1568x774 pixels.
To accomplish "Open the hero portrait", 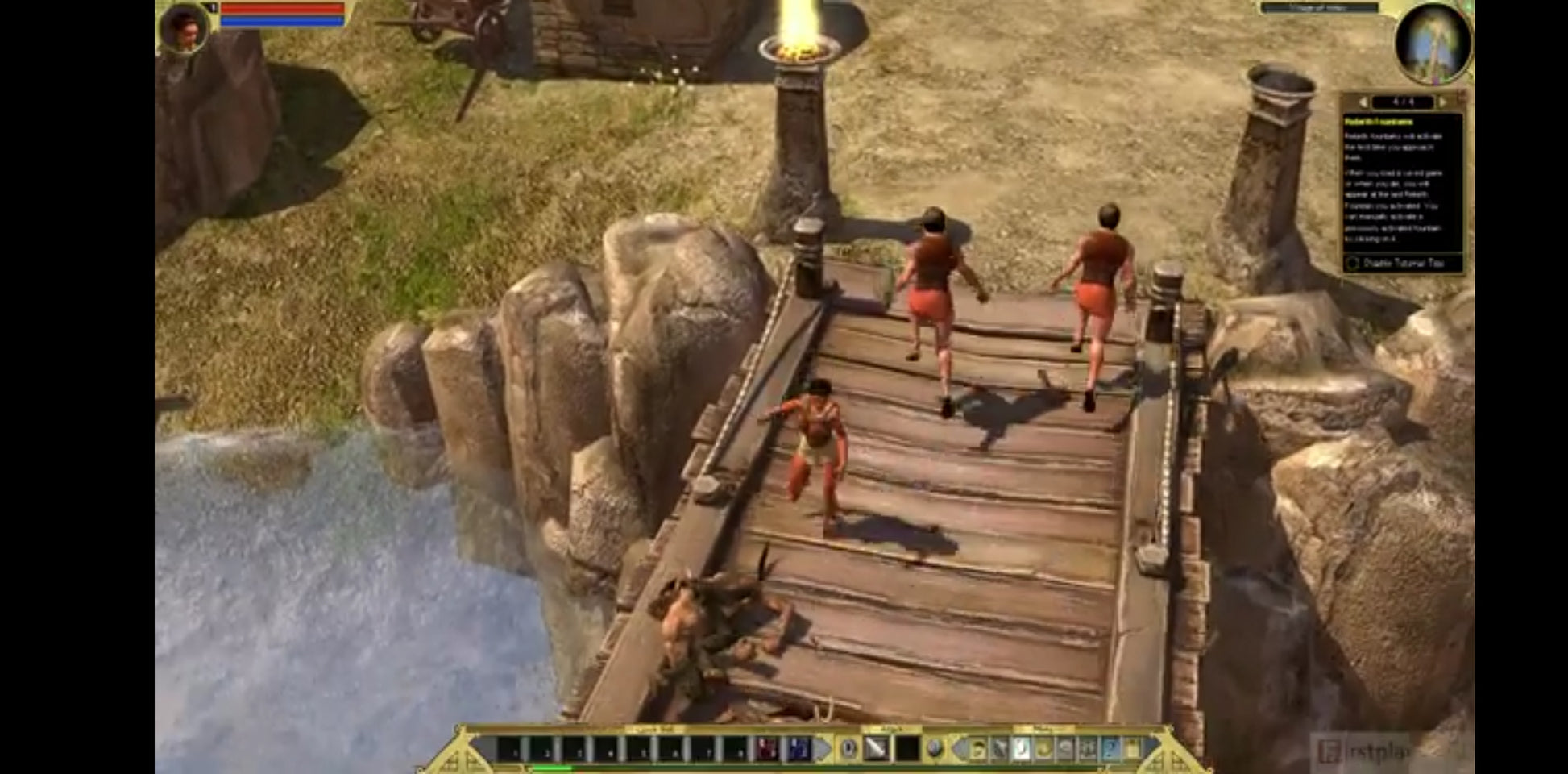I will 185,28.
